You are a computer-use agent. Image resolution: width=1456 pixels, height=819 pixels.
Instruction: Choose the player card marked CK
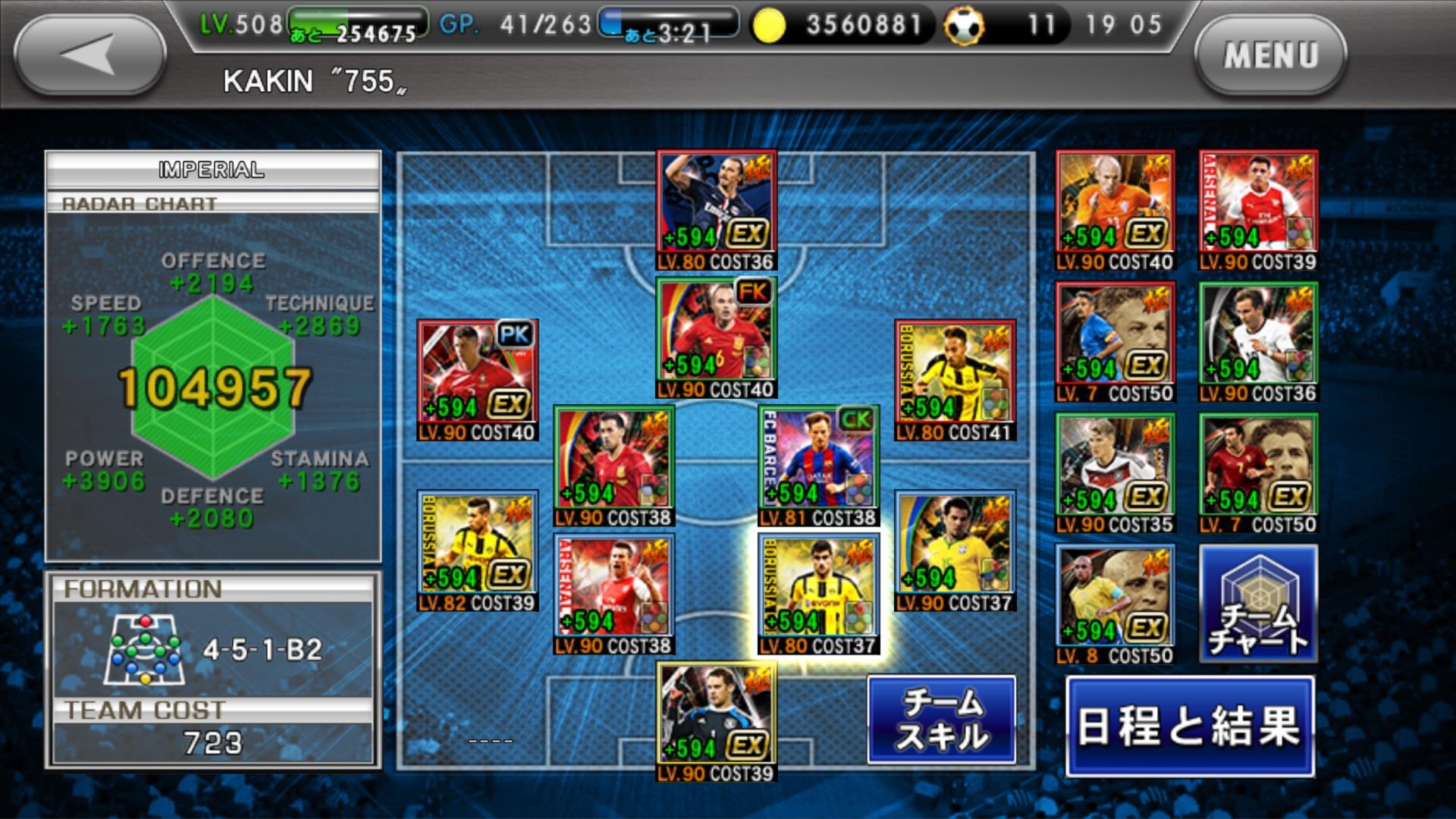coord(818,465)
